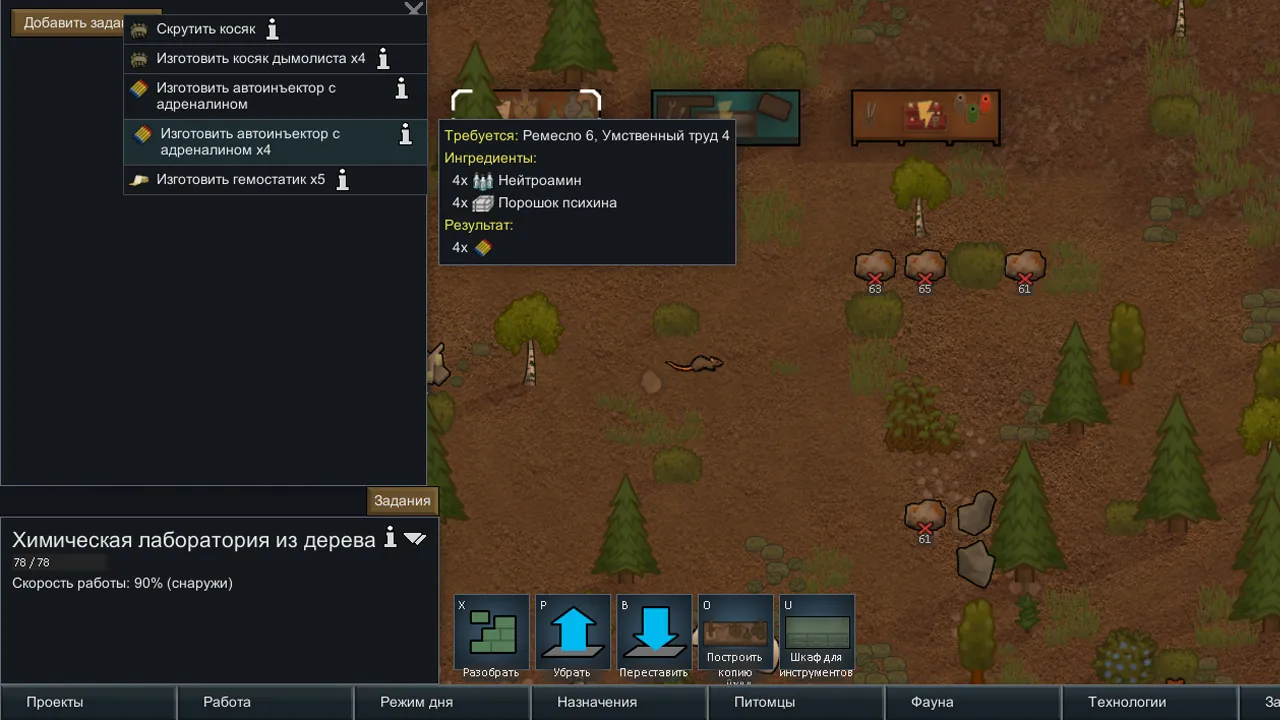Open the 'Проекты' architect menu

pyautogui.click(x=55, y=702)
